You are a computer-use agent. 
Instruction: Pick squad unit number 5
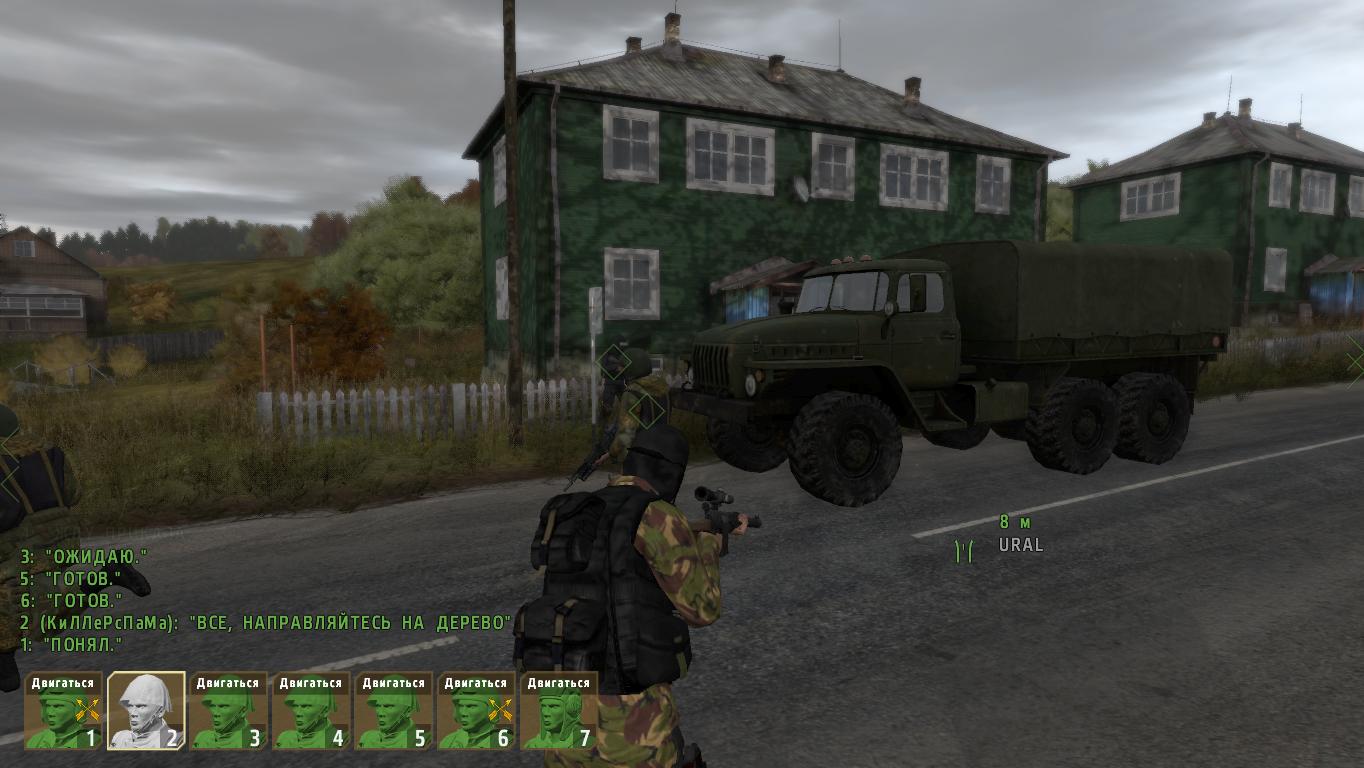pyautogui.click(x=394, y=711)
